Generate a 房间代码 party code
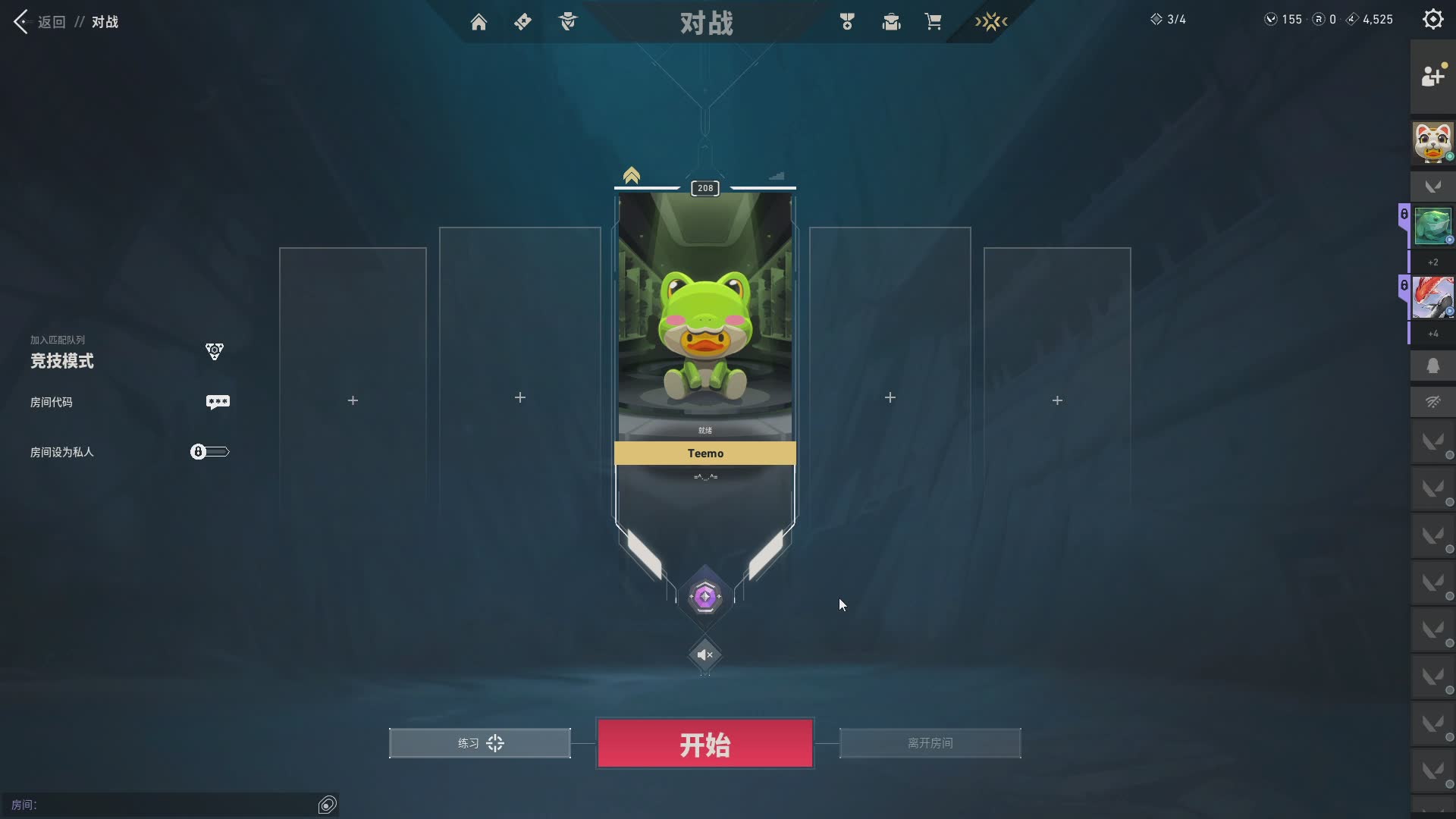 coord(218,402)
